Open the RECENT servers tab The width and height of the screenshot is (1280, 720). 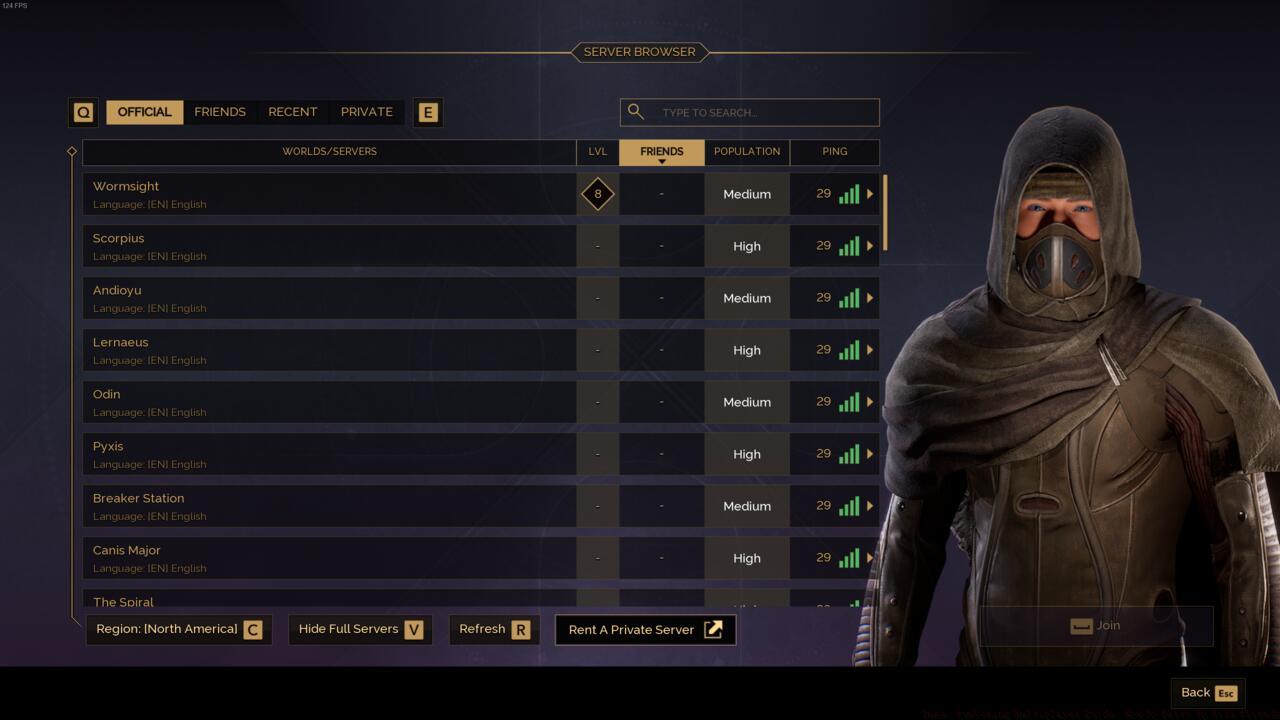(292, 112)
